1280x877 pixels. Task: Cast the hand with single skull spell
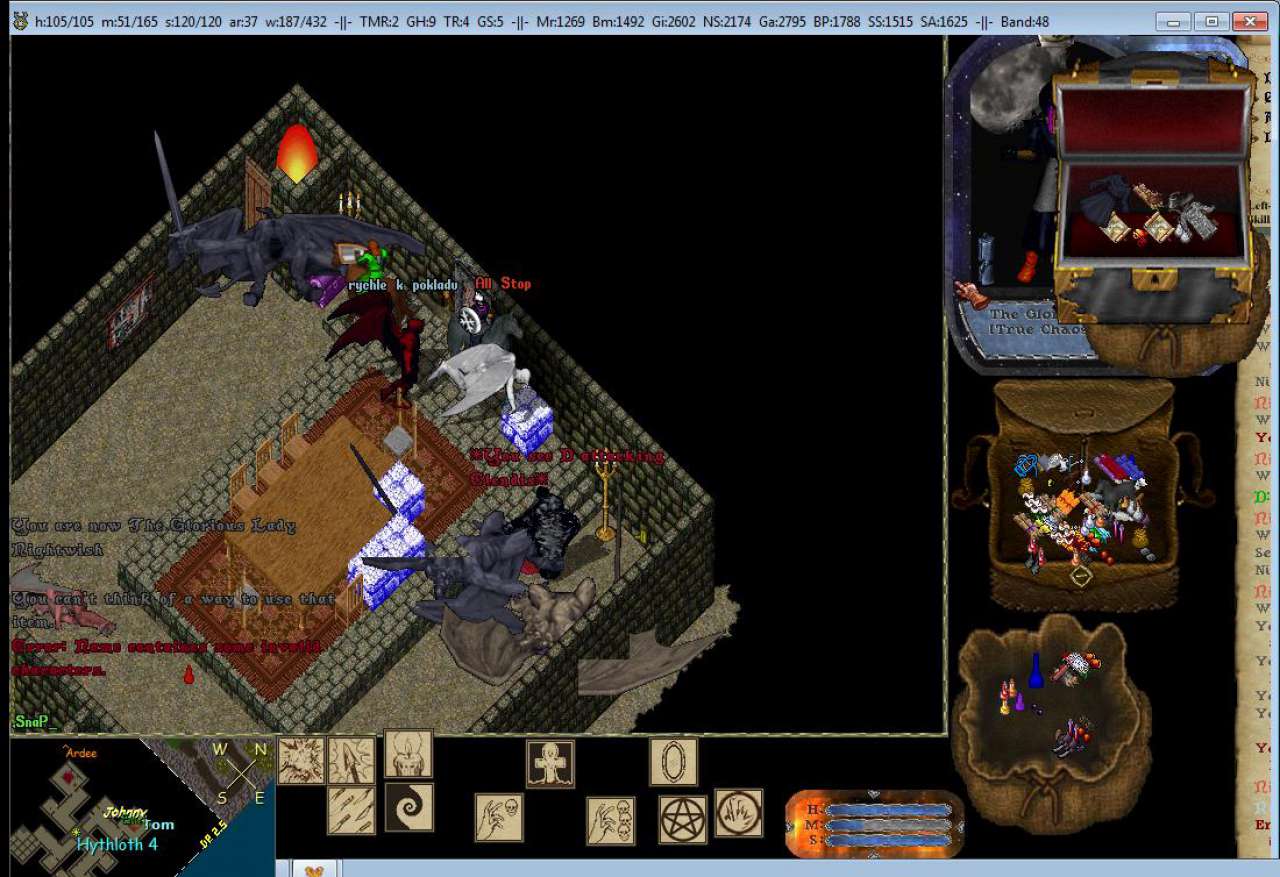click(499, 817)
